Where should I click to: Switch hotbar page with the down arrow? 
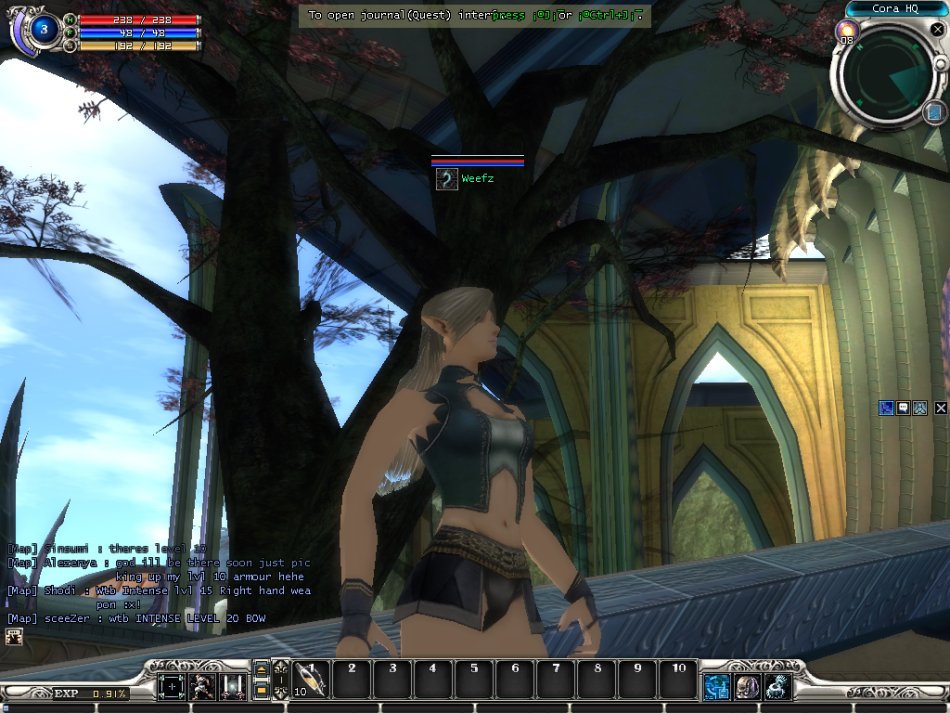(261, 690)
